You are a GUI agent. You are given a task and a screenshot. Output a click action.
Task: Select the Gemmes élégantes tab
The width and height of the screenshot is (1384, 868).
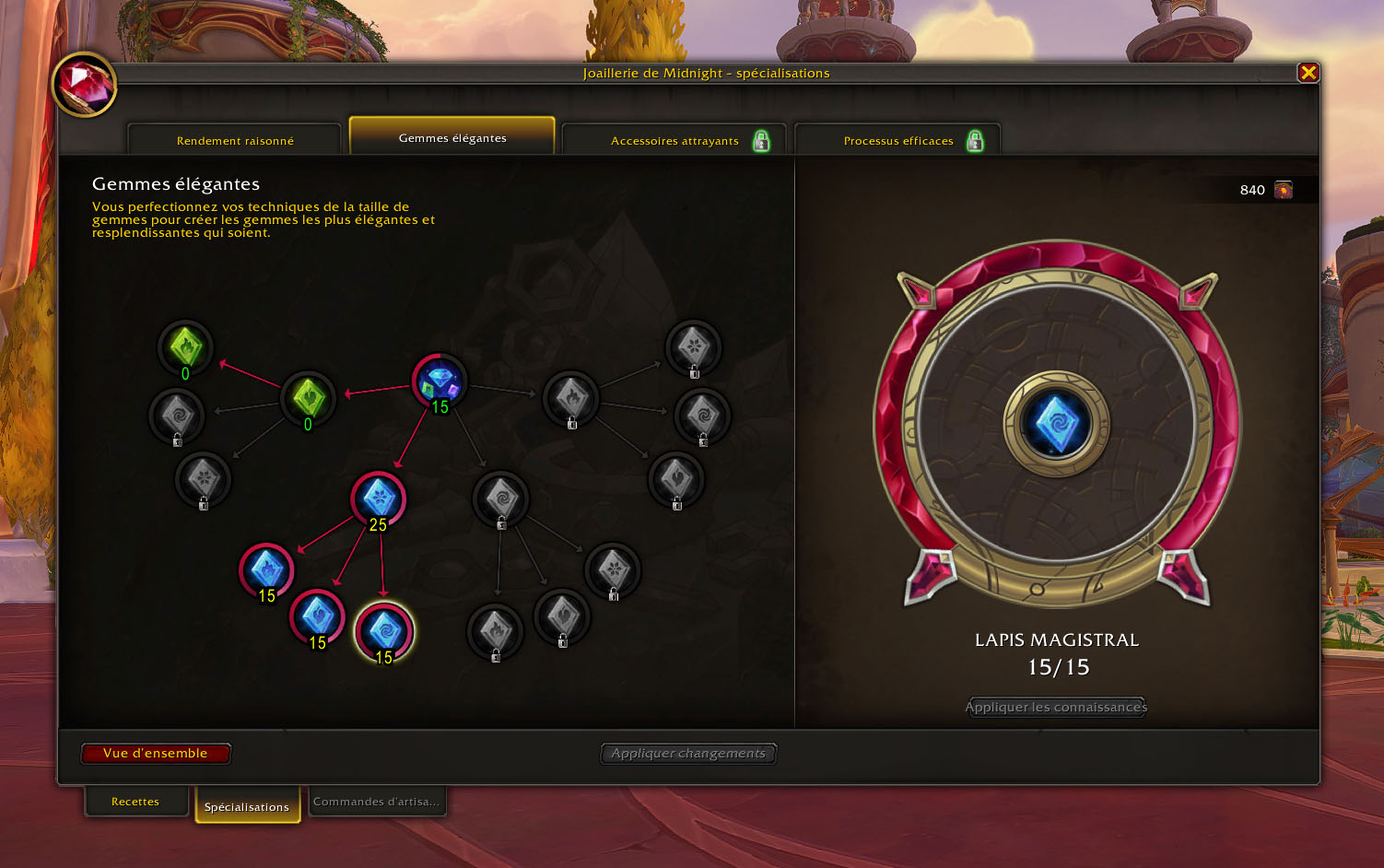[x=452, y=138]
